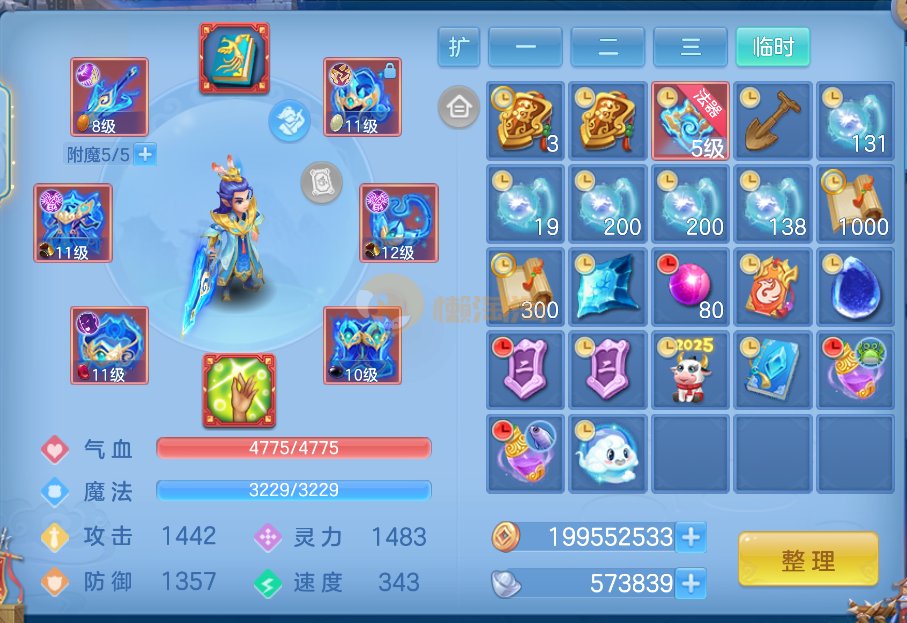Switch to the 临时 bag tab
The height and width of the screenshot is (623, 907).
coord(772,46)
